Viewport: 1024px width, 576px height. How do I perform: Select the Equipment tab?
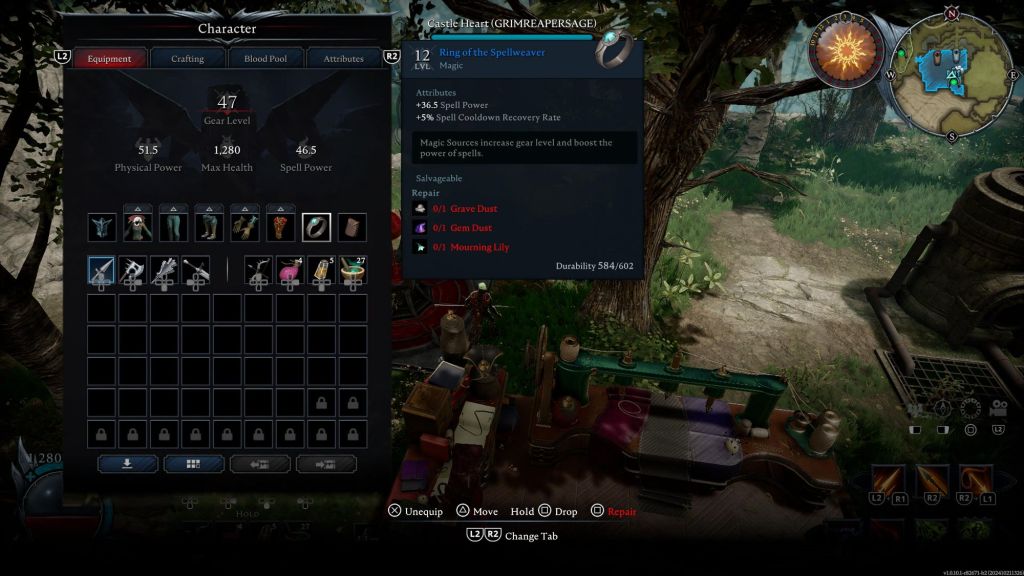[110, 59]
